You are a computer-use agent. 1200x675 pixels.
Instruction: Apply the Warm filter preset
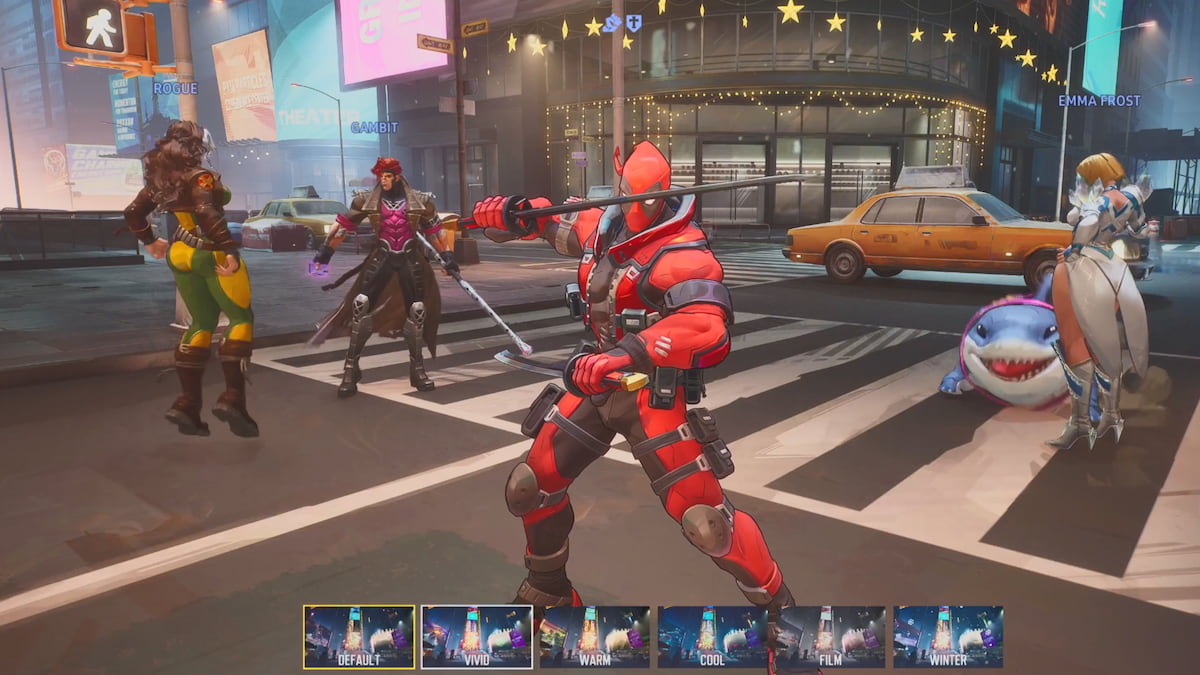(x=594, y=637)
